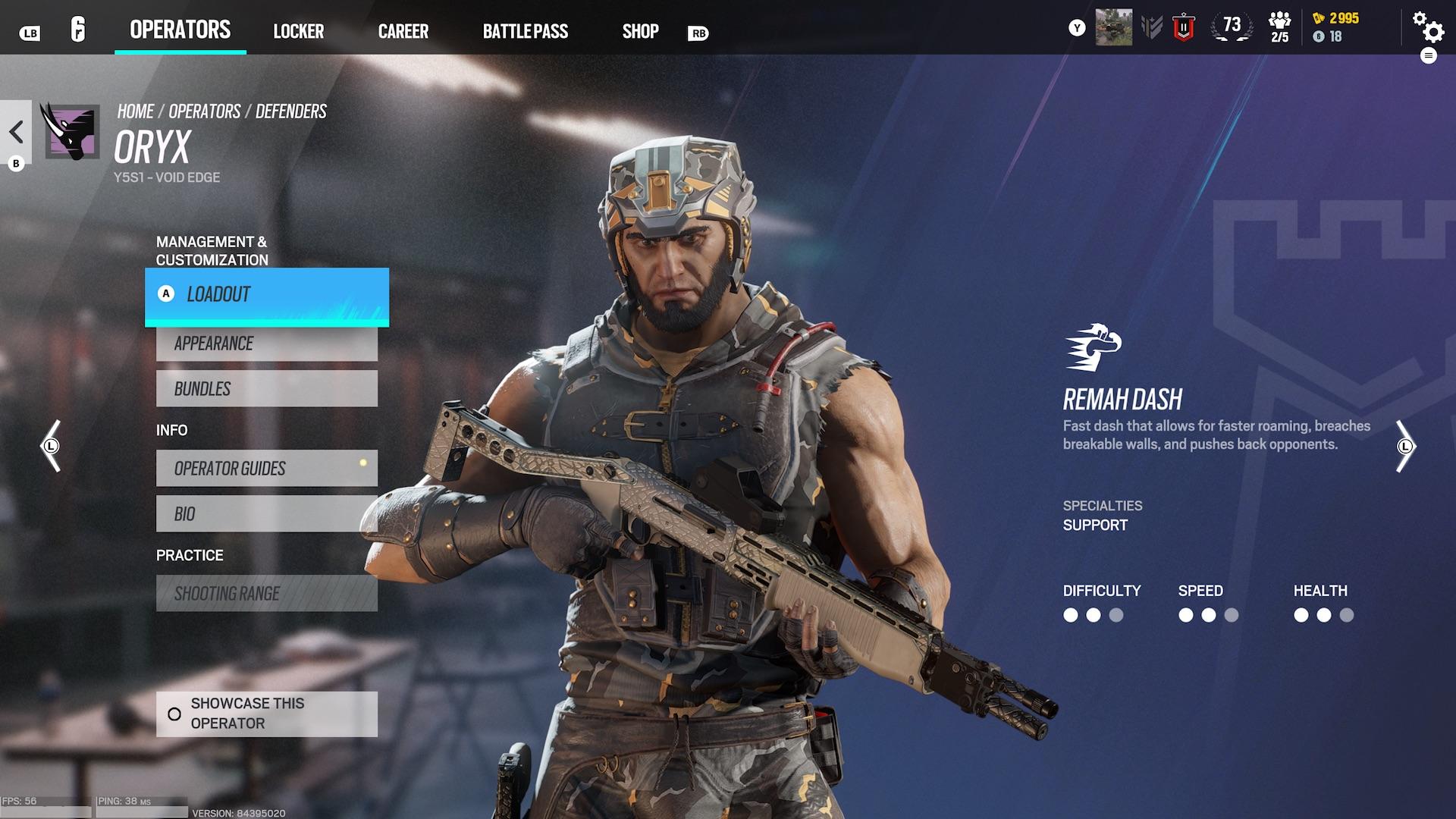
Task: Open the Locker tab
Action: point(298,32)
